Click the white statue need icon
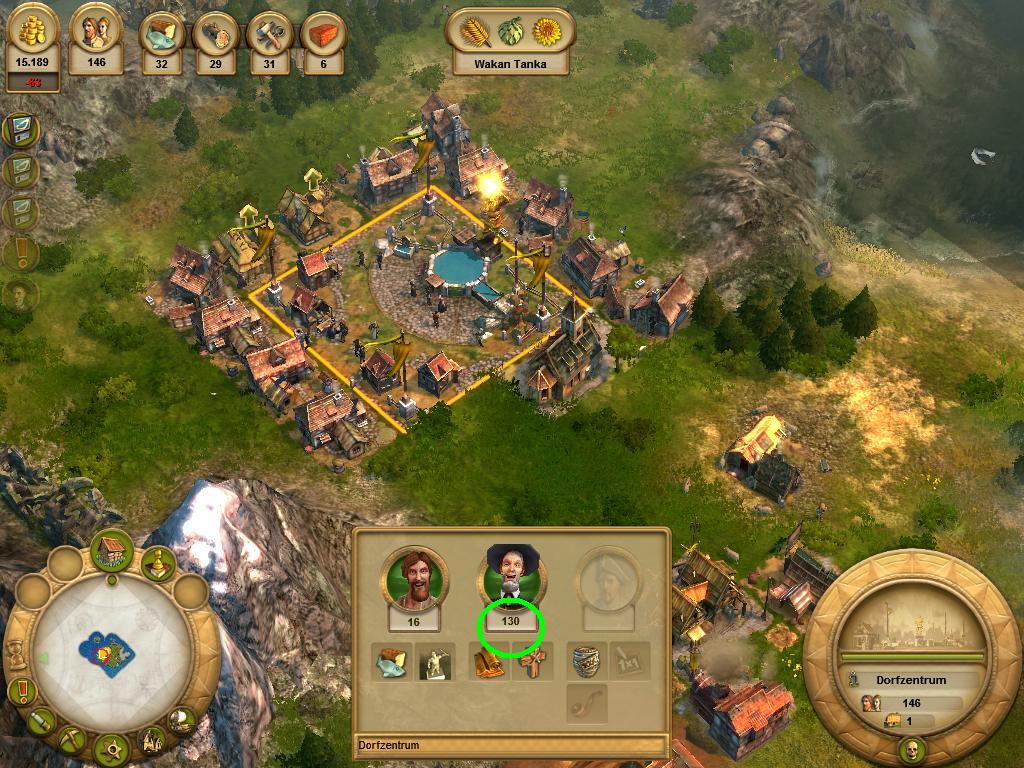Viewport: 1024px width, 768px height. tap(436, 662)
